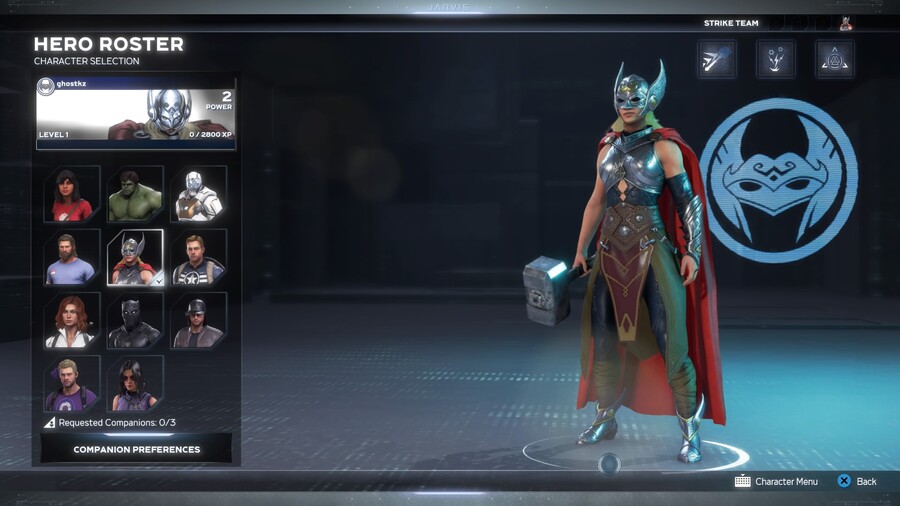The image size is (900, 506).
Task: Select the Ms. Marvel hero portrait
Action: (x=72, y=194)
